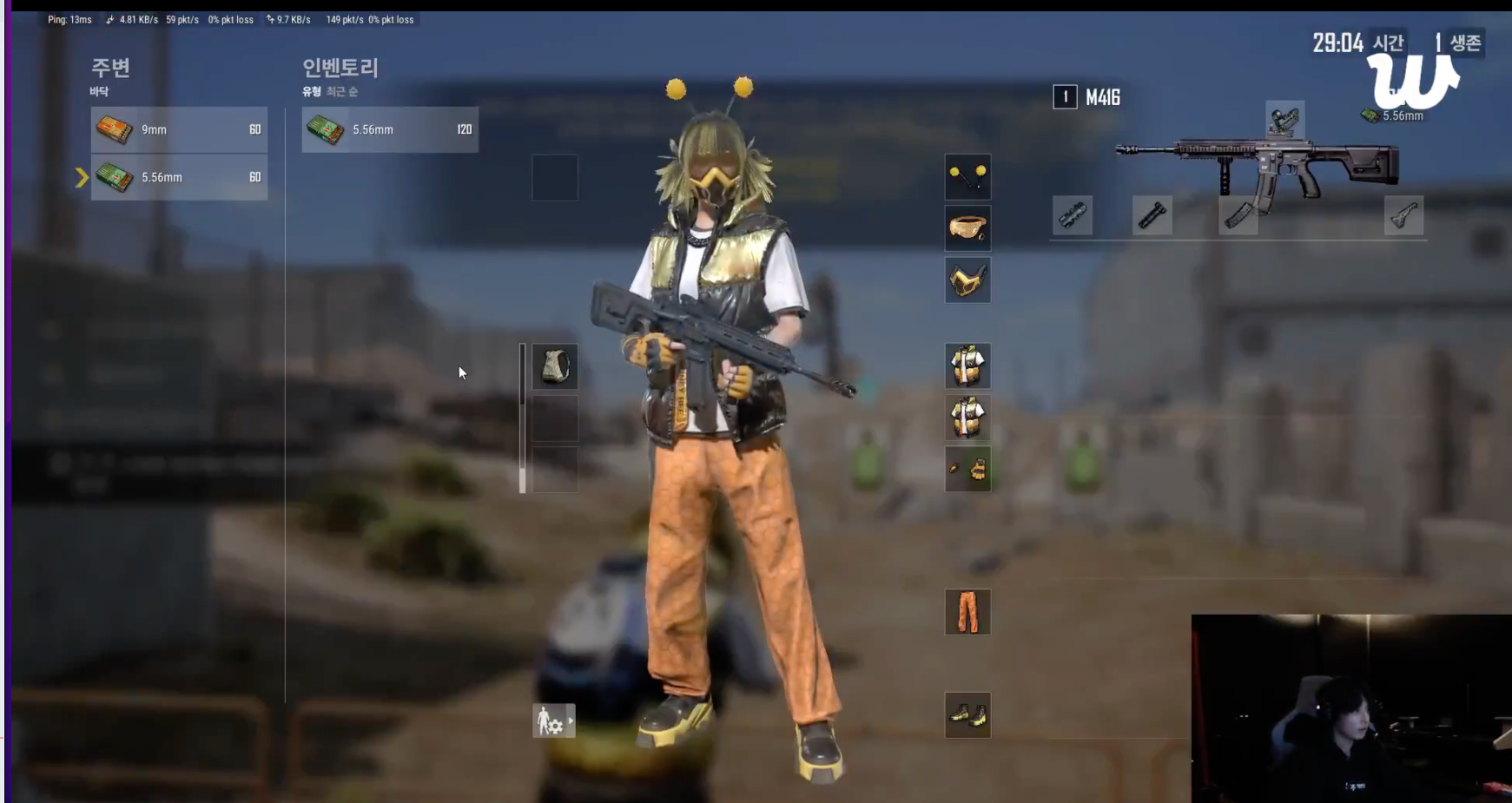Select the equipped armor vest slot

click(x=555, y=366)
